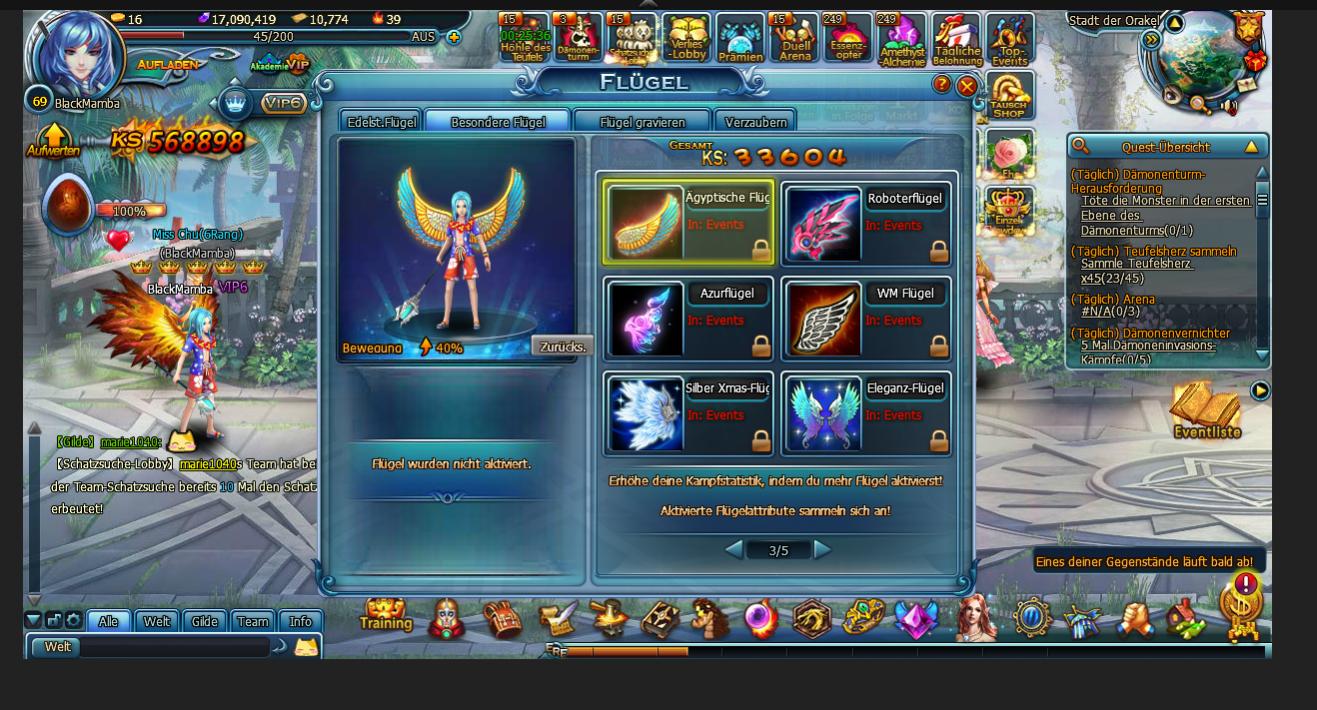Close the Flügel window
This screenshot has height=710, width=1317.
[x=967, y=86]
